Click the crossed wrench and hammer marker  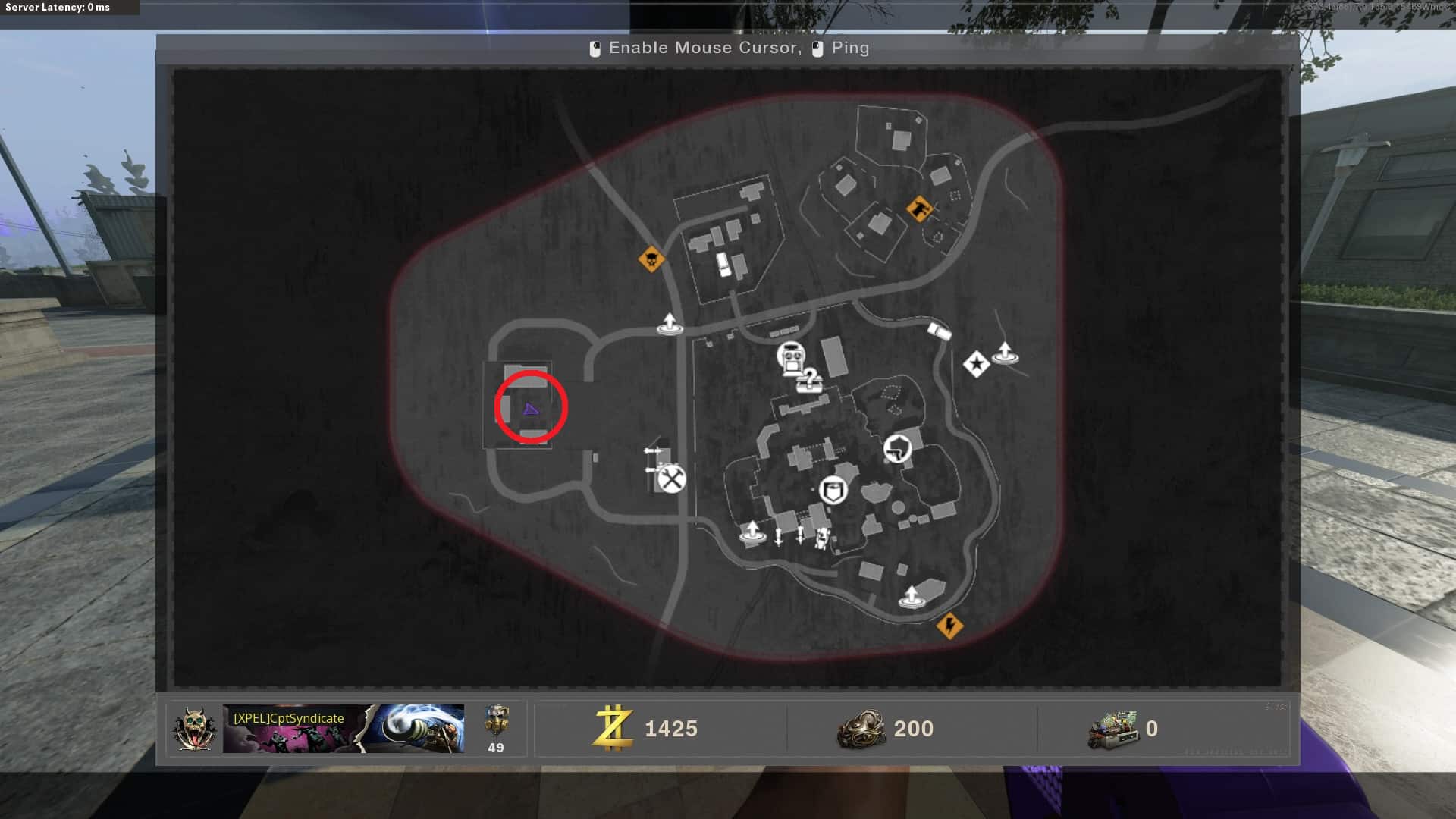pos(671,479)
